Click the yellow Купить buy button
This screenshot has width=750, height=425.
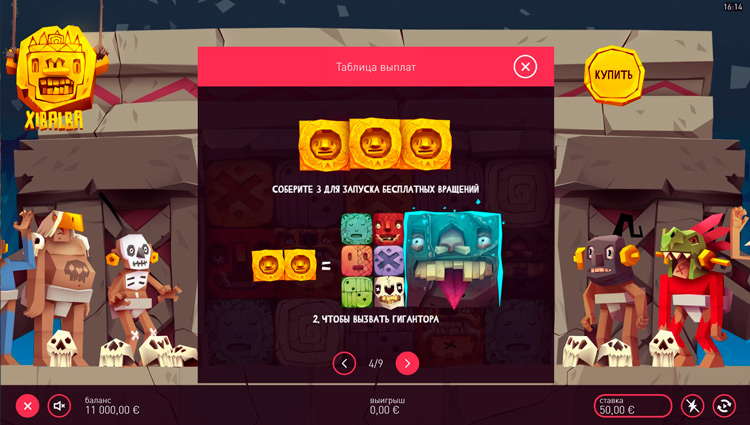pos(613,75)
